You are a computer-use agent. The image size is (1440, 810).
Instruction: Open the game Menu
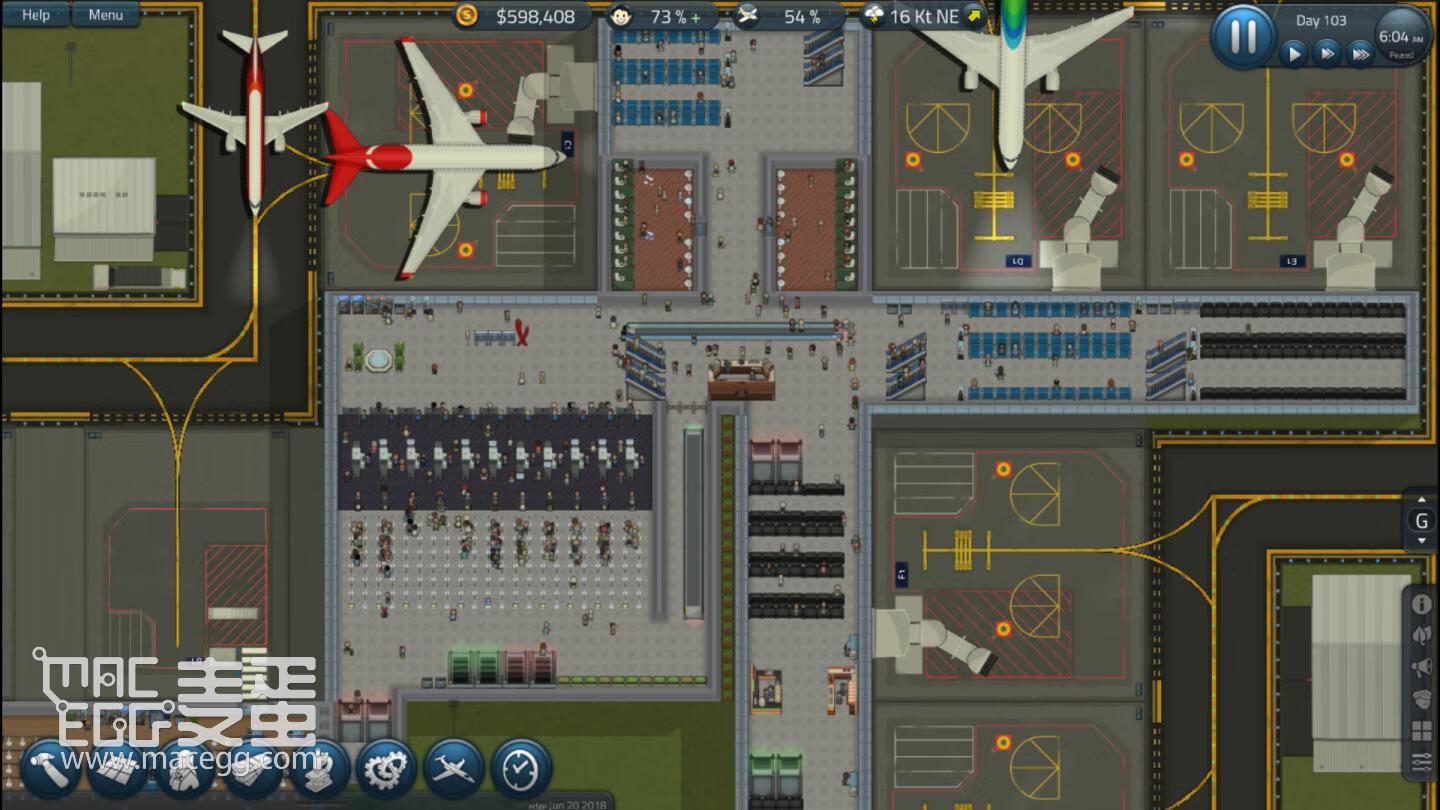(105, 14)
